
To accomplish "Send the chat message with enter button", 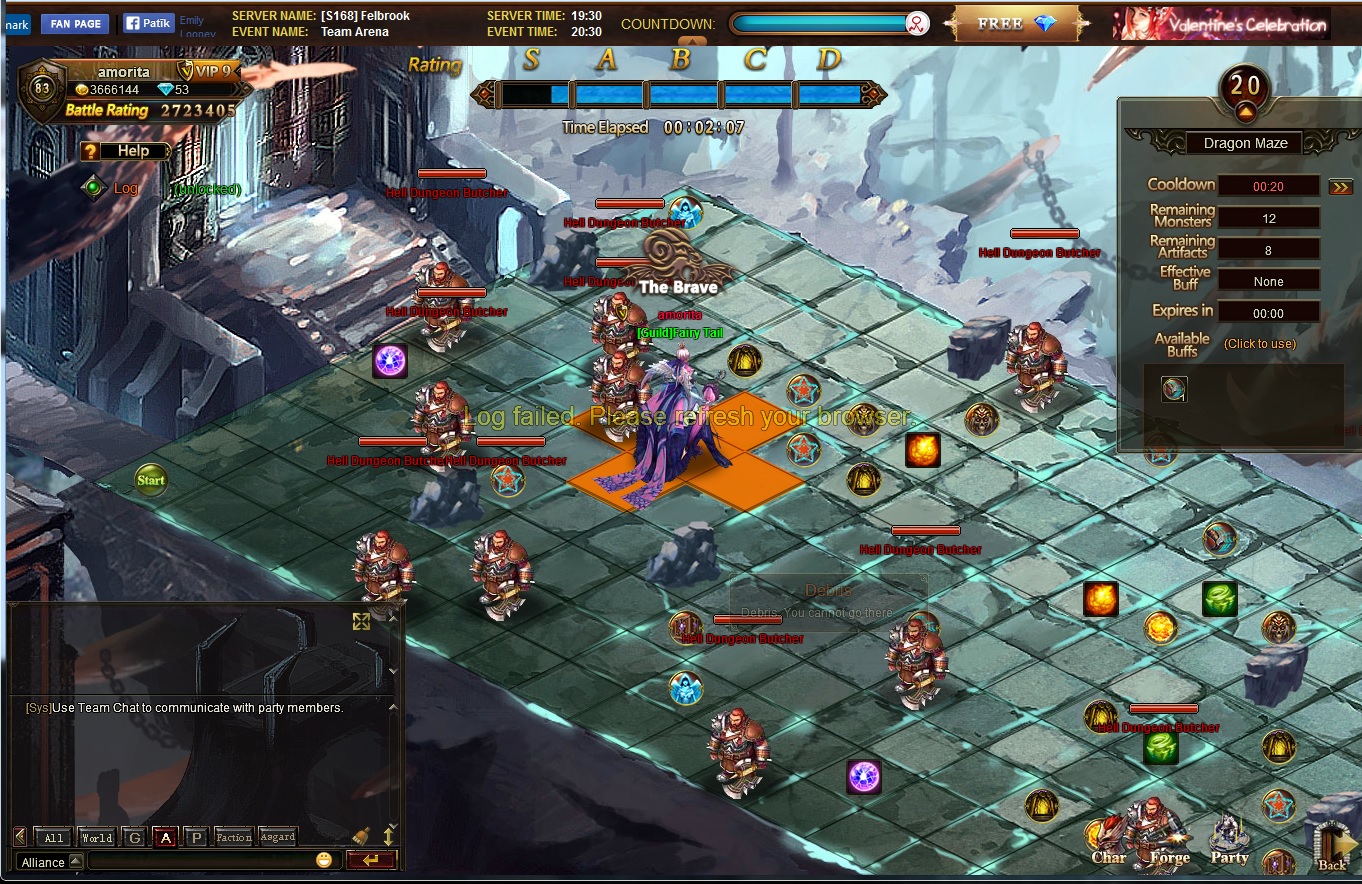I will 371,860.
